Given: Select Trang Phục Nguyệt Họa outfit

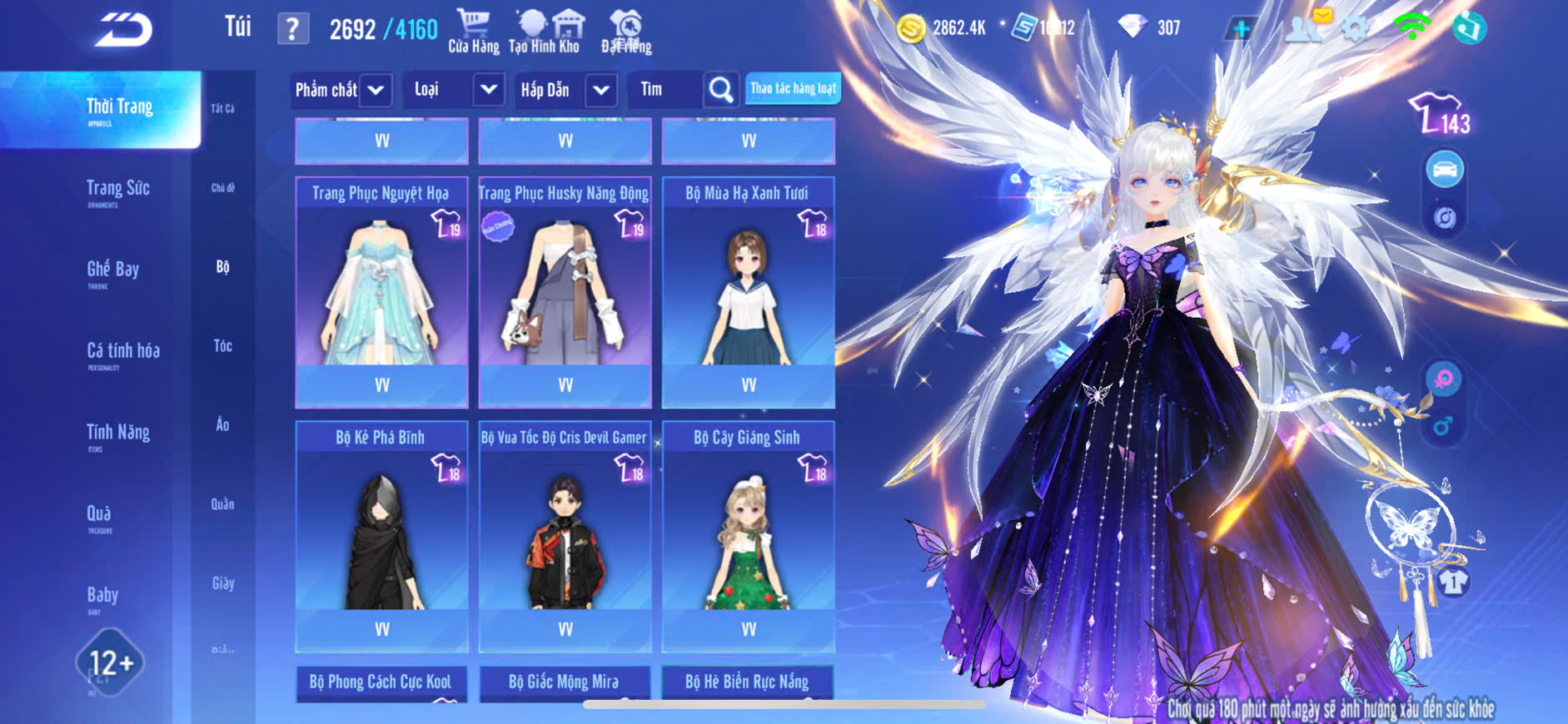Looking at the screenshot, I should [x=381, y=291].
